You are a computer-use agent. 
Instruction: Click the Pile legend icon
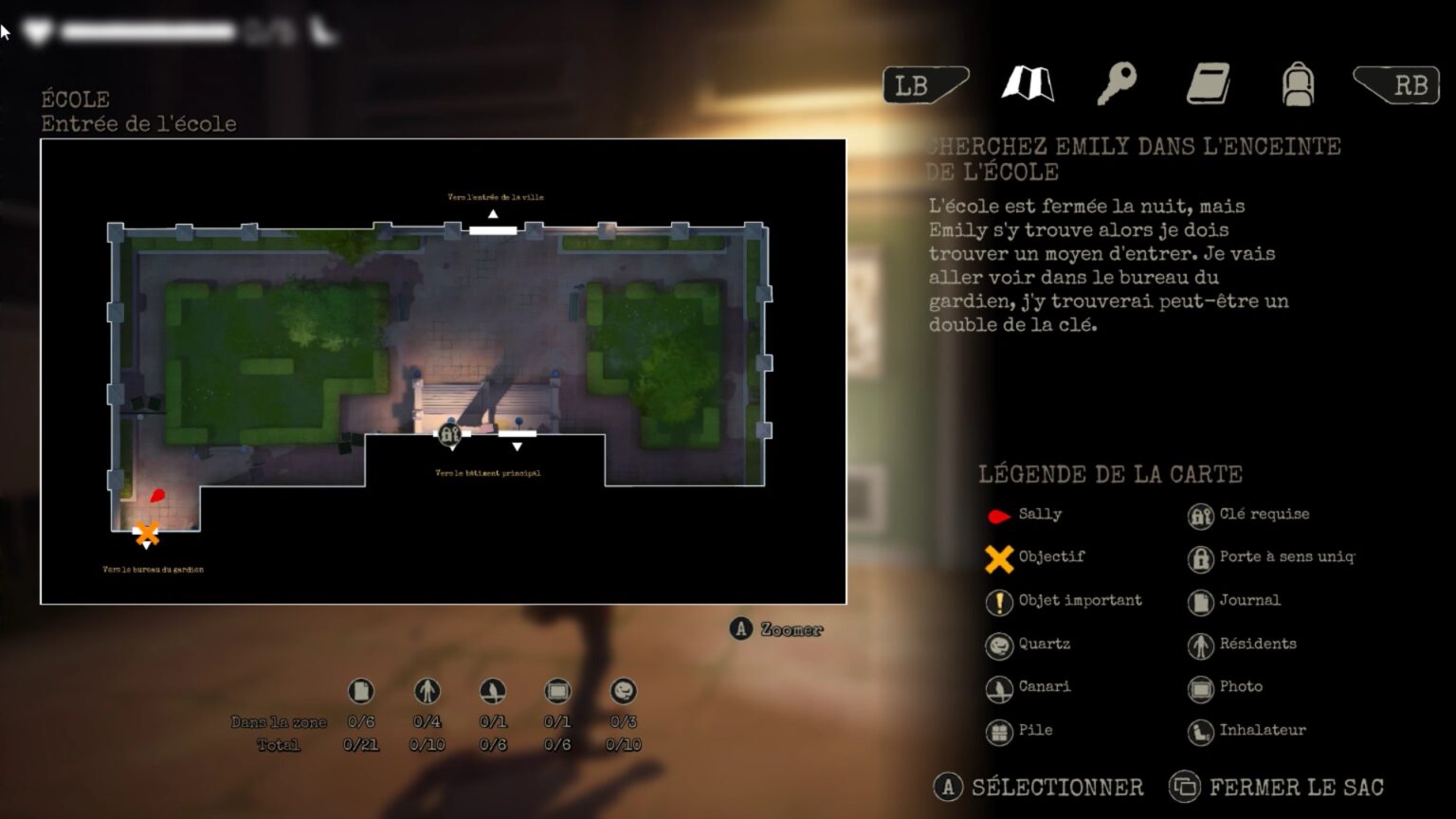[x=999, y=730]
